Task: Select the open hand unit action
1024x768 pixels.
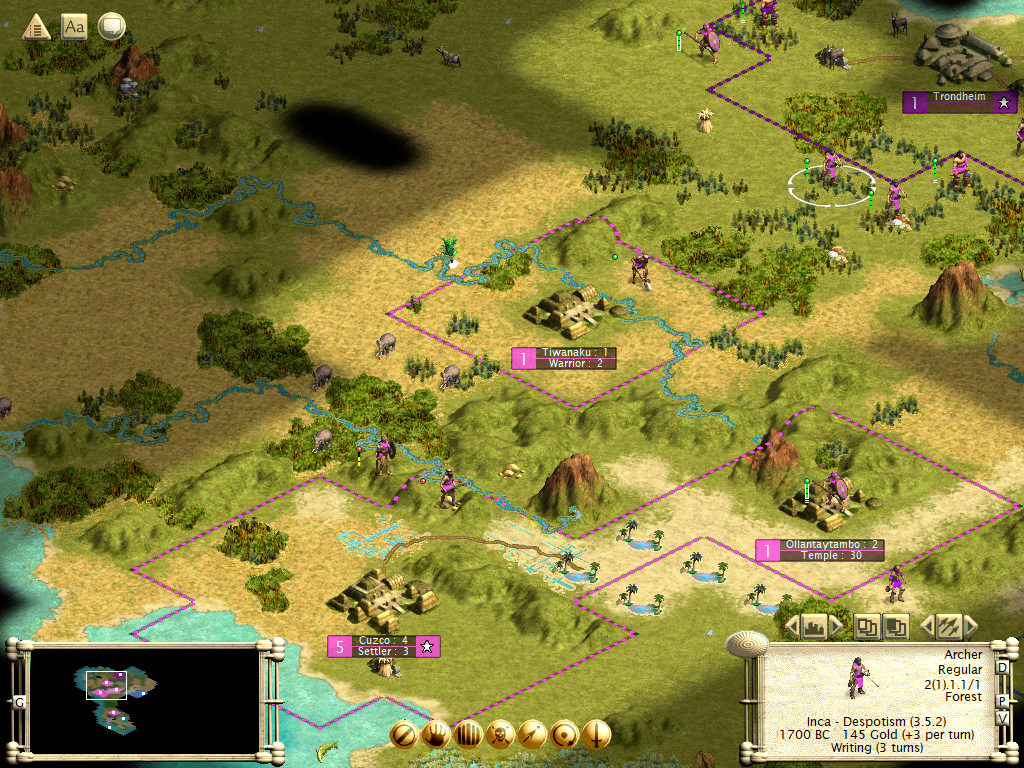Action: coord(436,735)
